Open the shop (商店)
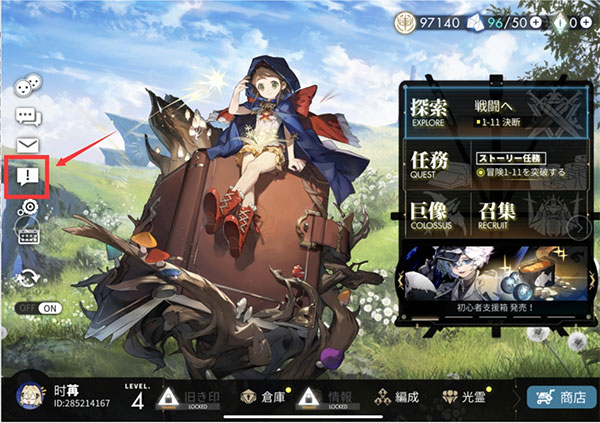Image resolution: width=600 pixels, height=423 pixels. point(561,397)
